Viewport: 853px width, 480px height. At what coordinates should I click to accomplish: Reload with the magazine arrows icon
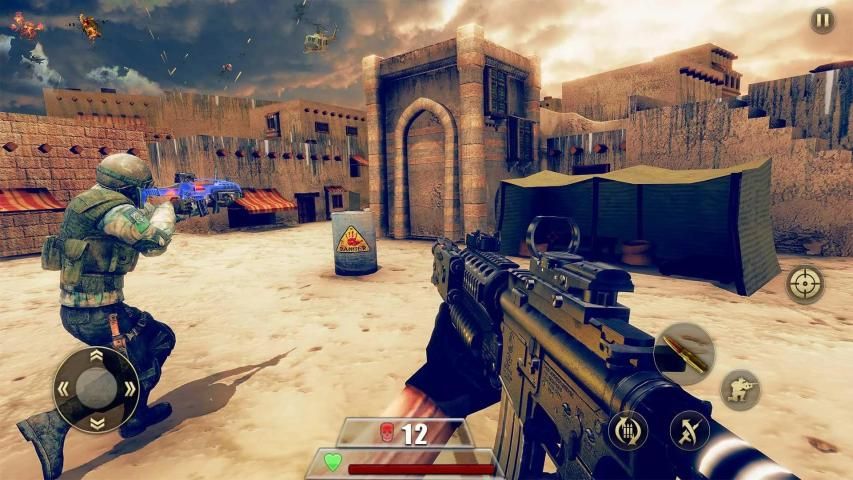tap(628, 430)
